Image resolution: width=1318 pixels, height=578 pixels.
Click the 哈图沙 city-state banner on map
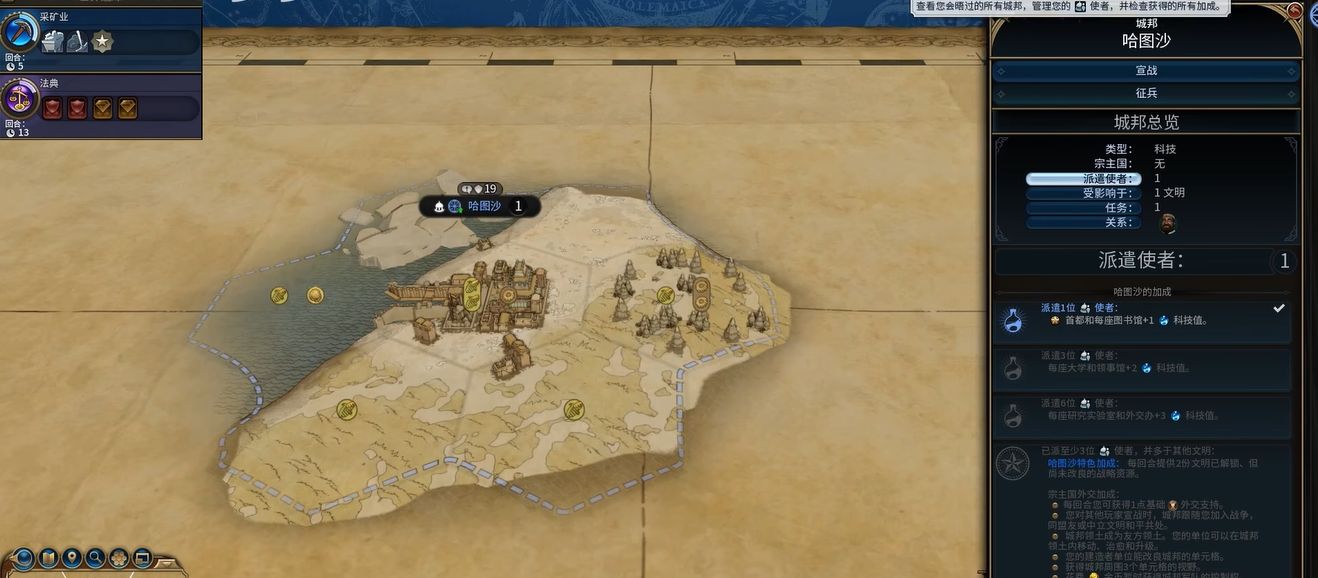tap(480, 206)
